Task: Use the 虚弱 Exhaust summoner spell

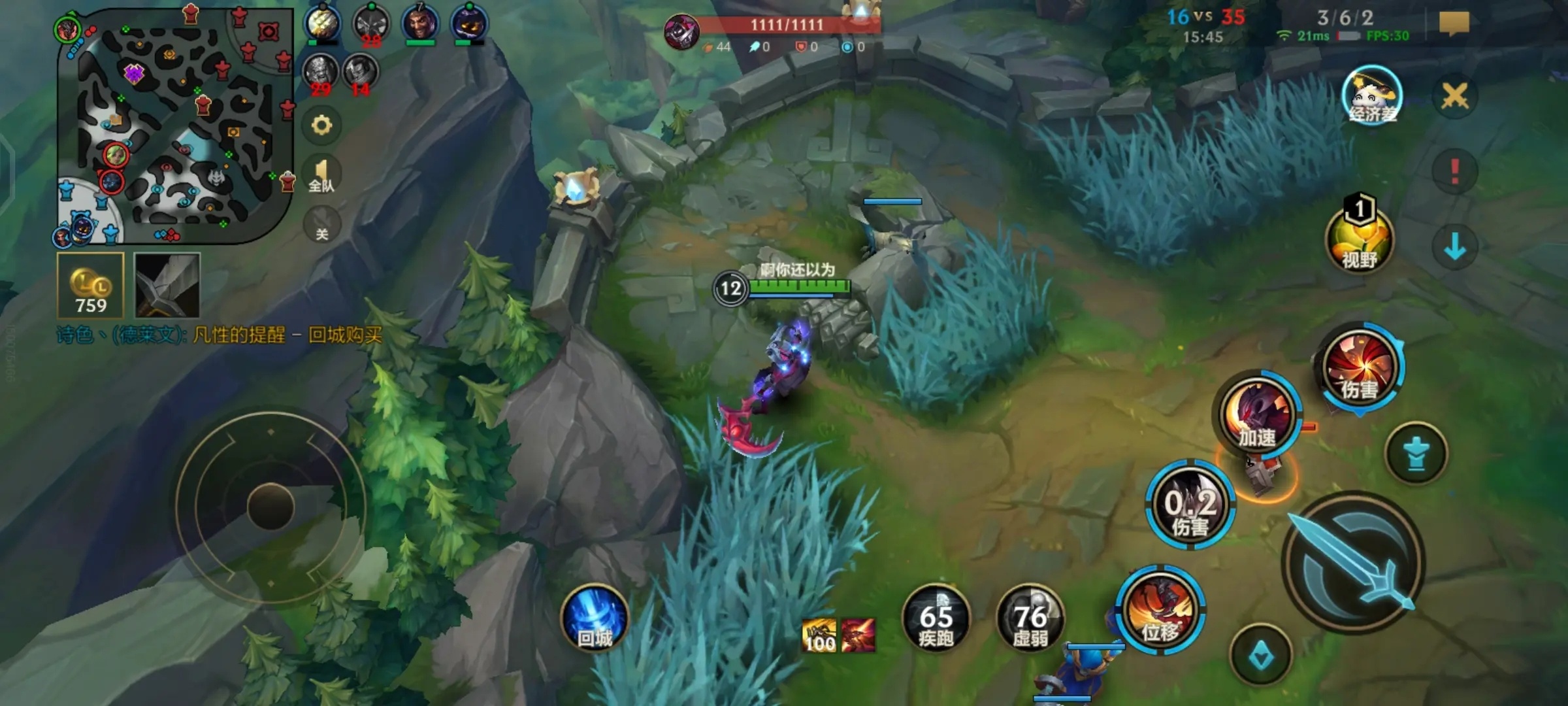Action: point(1030,619)
